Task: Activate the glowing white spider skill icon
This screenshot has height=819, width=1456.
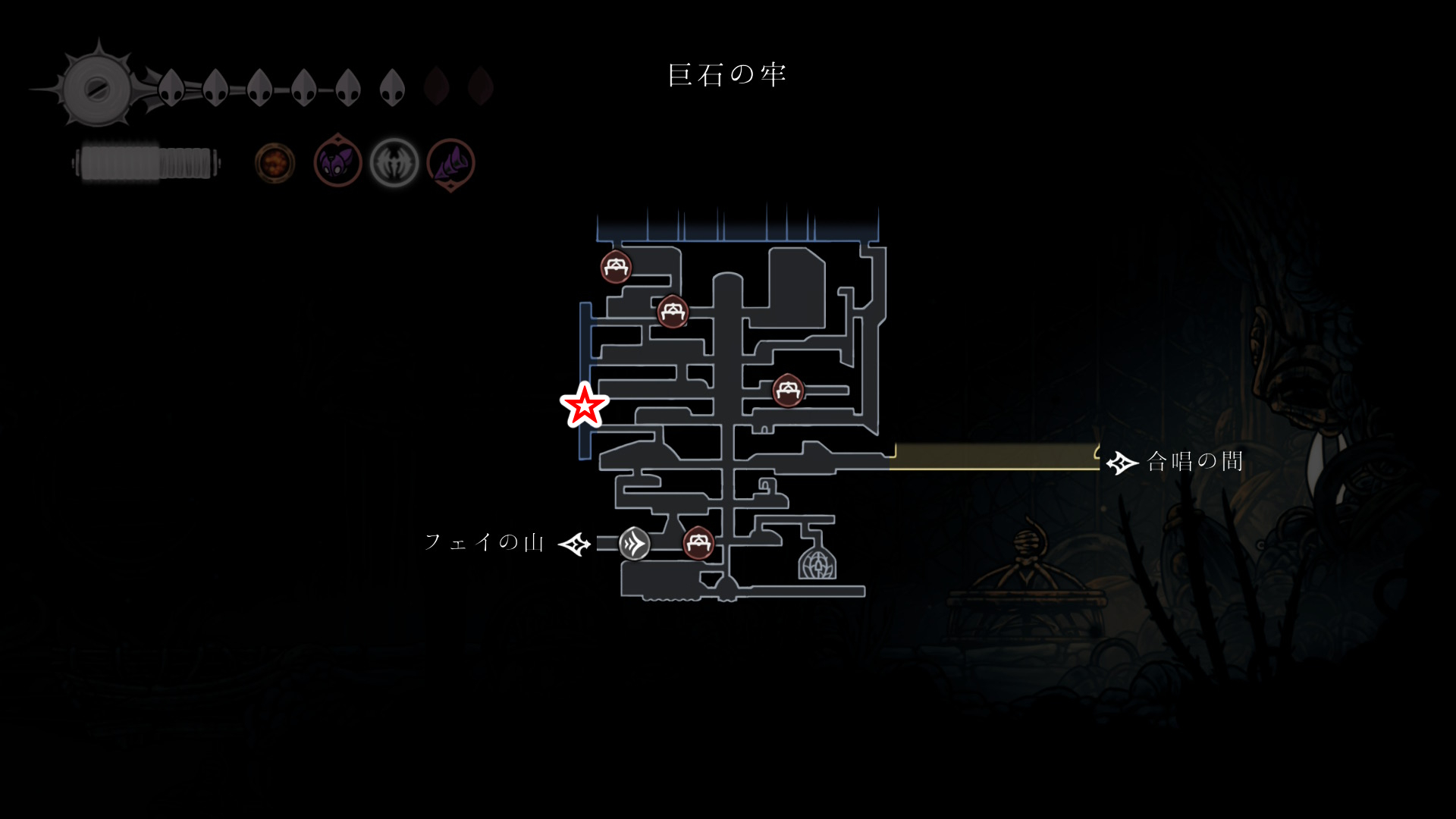Action: pyautogui.click(x=394, y=162)
